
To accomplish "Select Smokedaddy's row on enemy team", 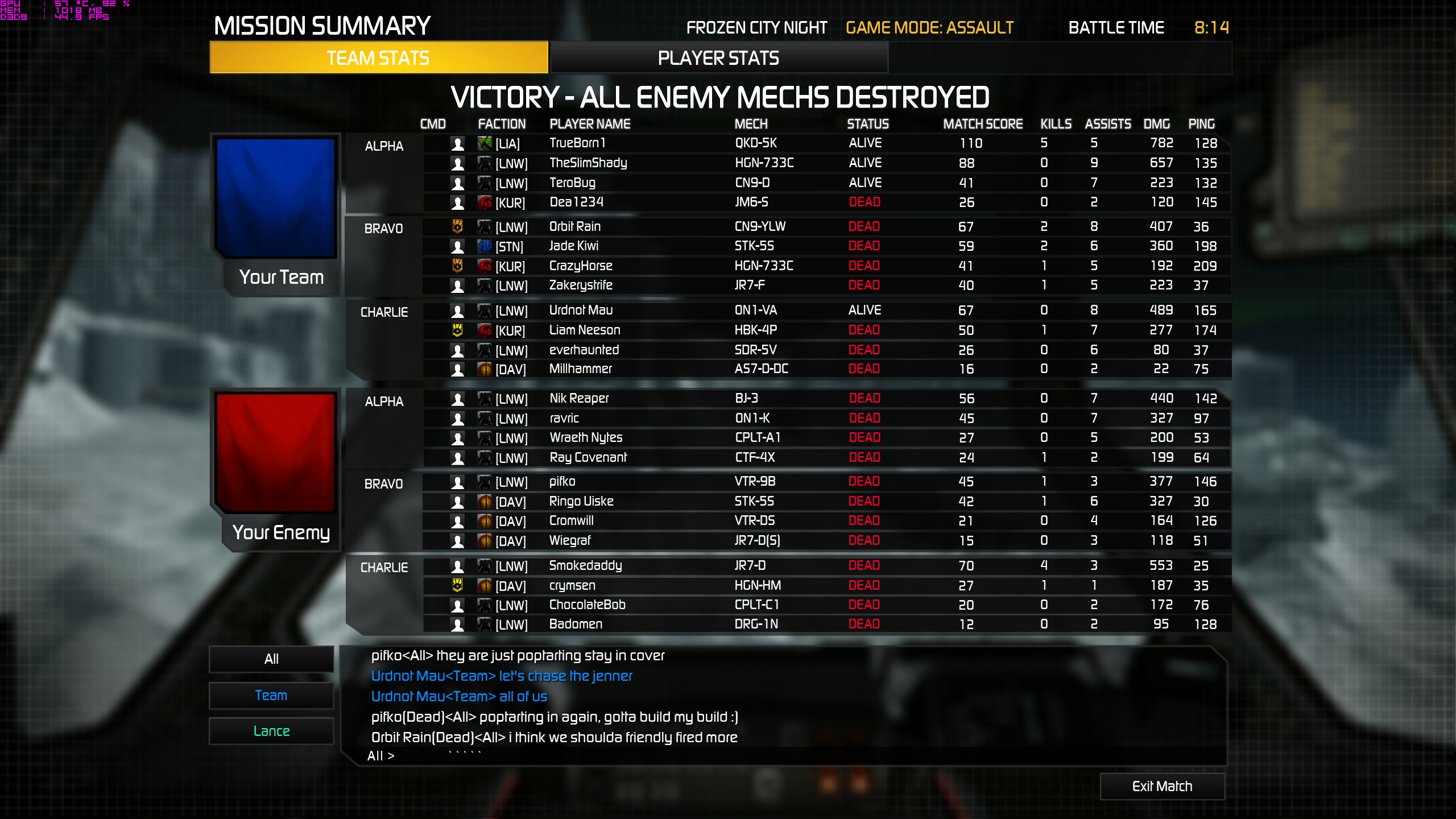I will [x=825, y=565].
